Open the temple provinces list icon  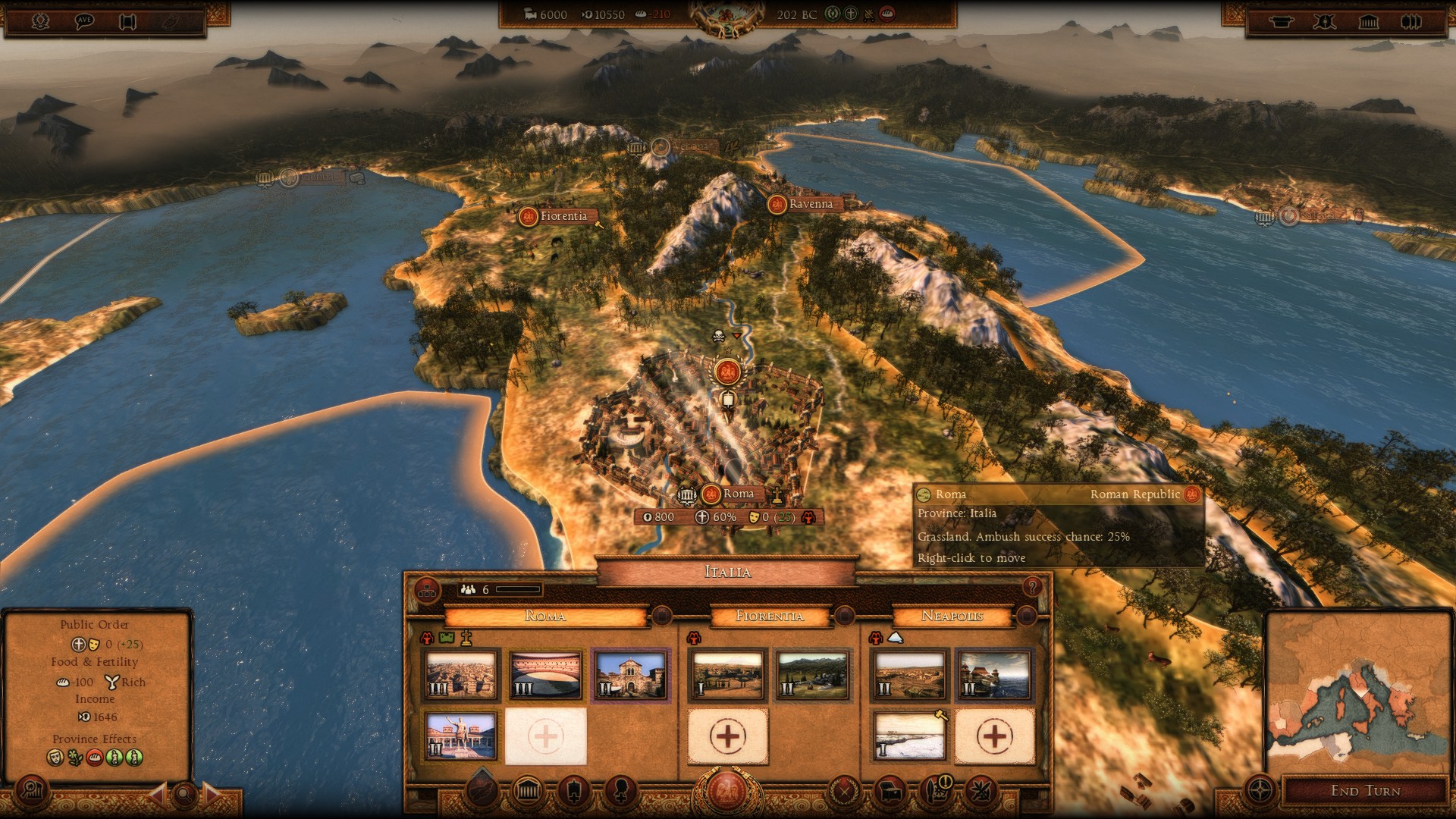(1368, 21)
